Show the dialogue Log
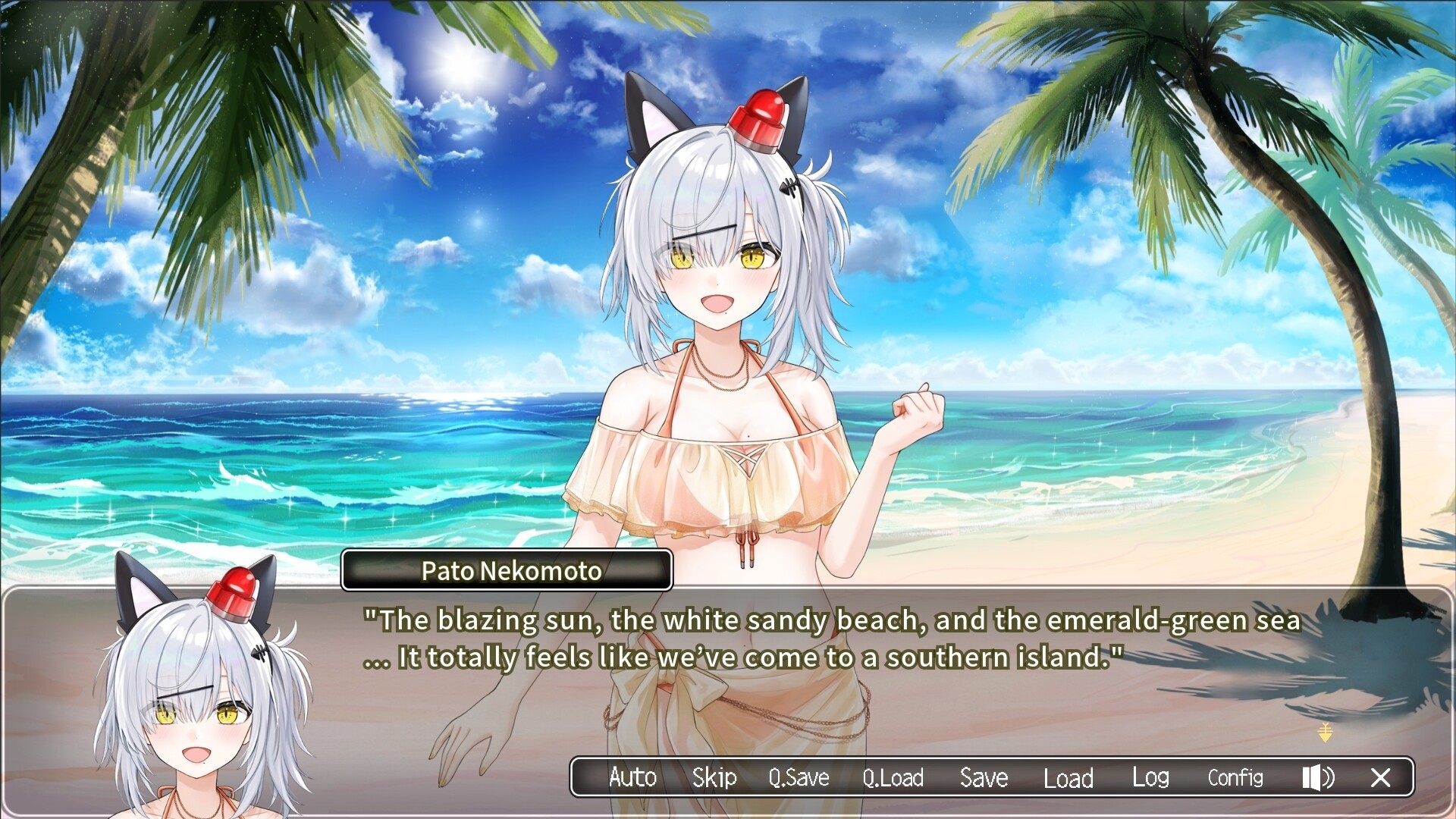1456x819 pixels. (x=1150, y=777)
